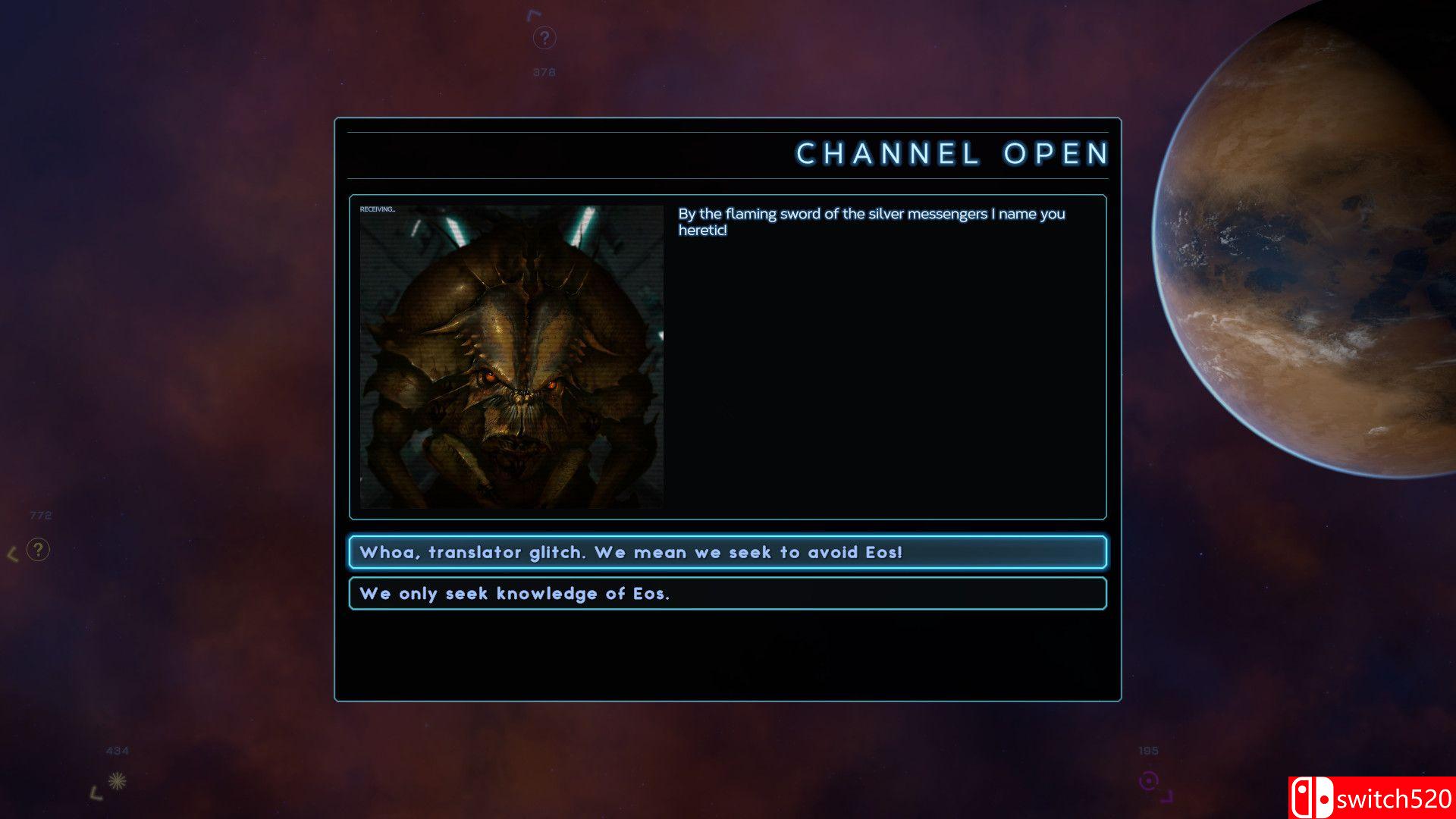Click the RECEIVING.. status label
The image size is (1456, 819).
click(x=377, y=209)
